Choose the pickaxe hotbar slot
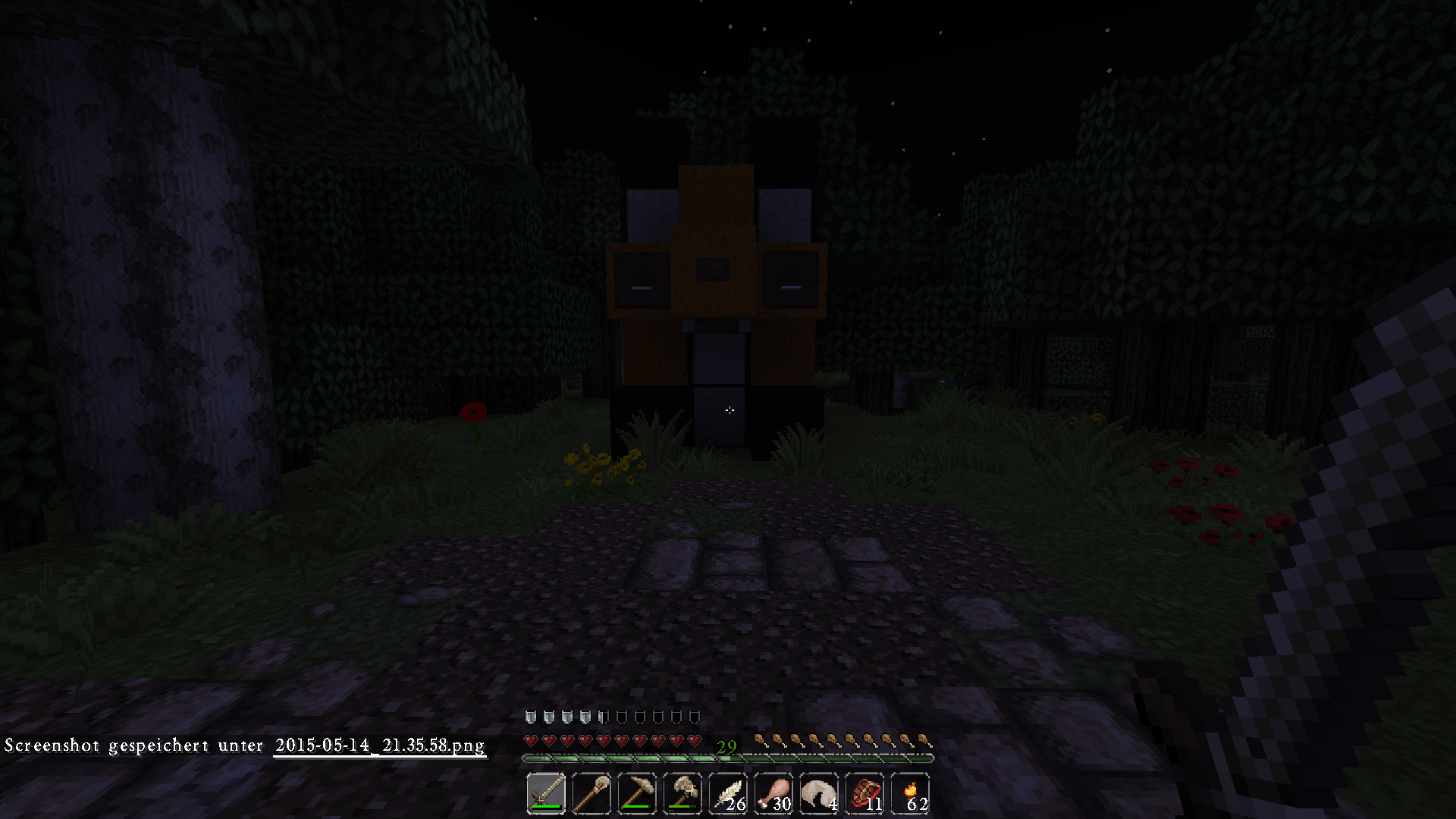Screen dimensions: 1456x819 coord(637,794)
